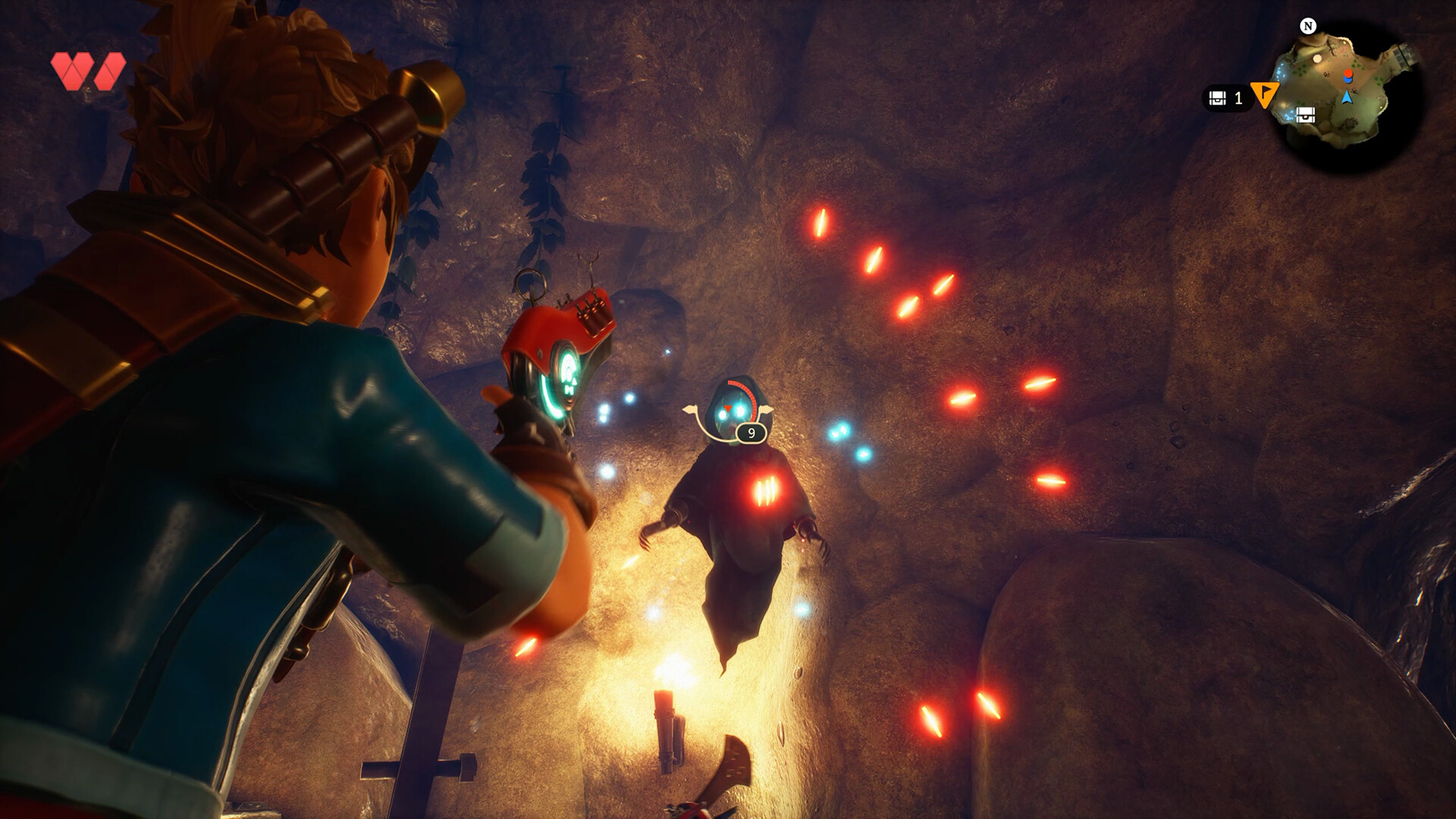Click the white dot marker on the minimap
Viewport: 1456px width, 819px height.
coord(1318,58)
